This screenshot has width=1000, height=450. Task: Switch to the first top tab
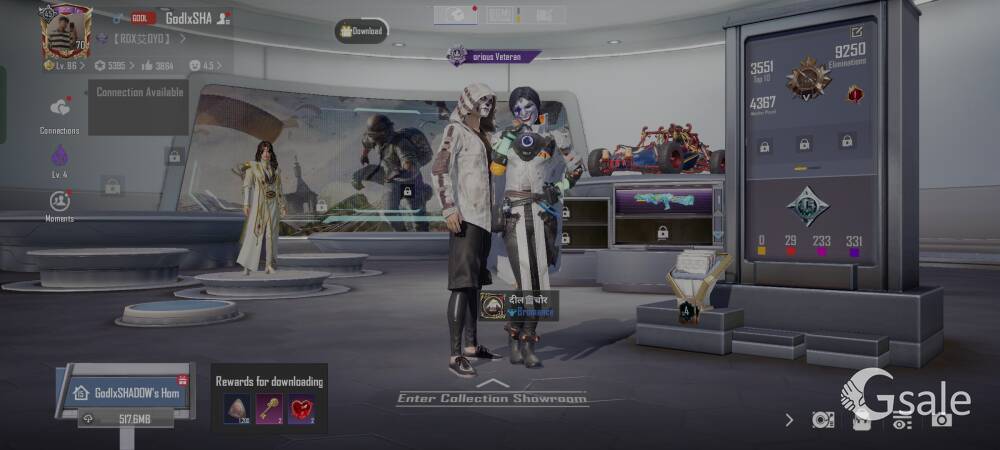tap(455, 14)
